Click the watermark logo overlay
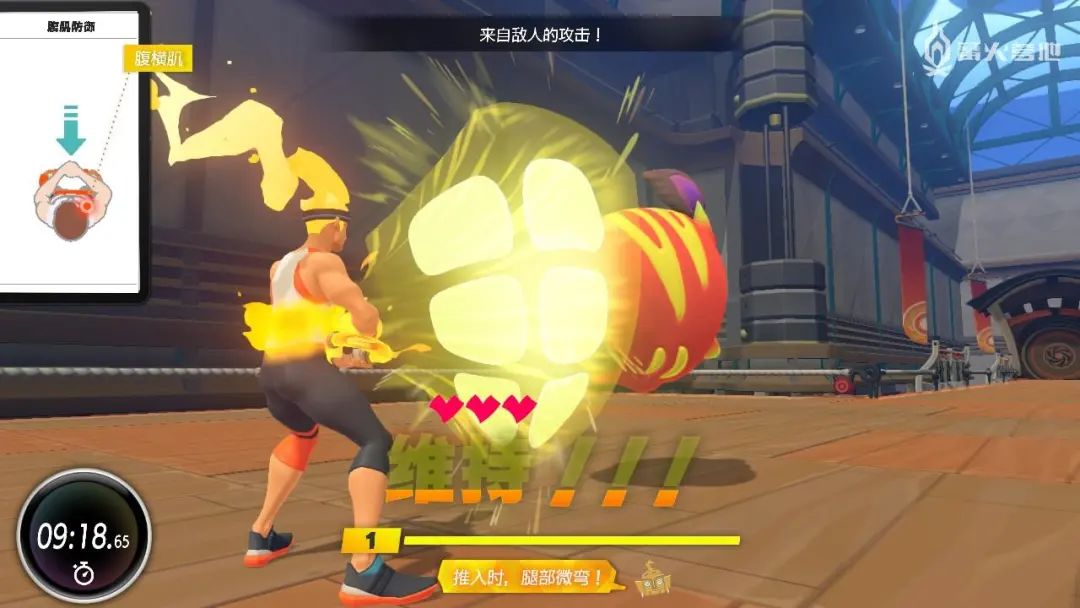Image resolution: width=1080 pixels, height=608 pixels. pyautogui.click(x=991, y=52)
